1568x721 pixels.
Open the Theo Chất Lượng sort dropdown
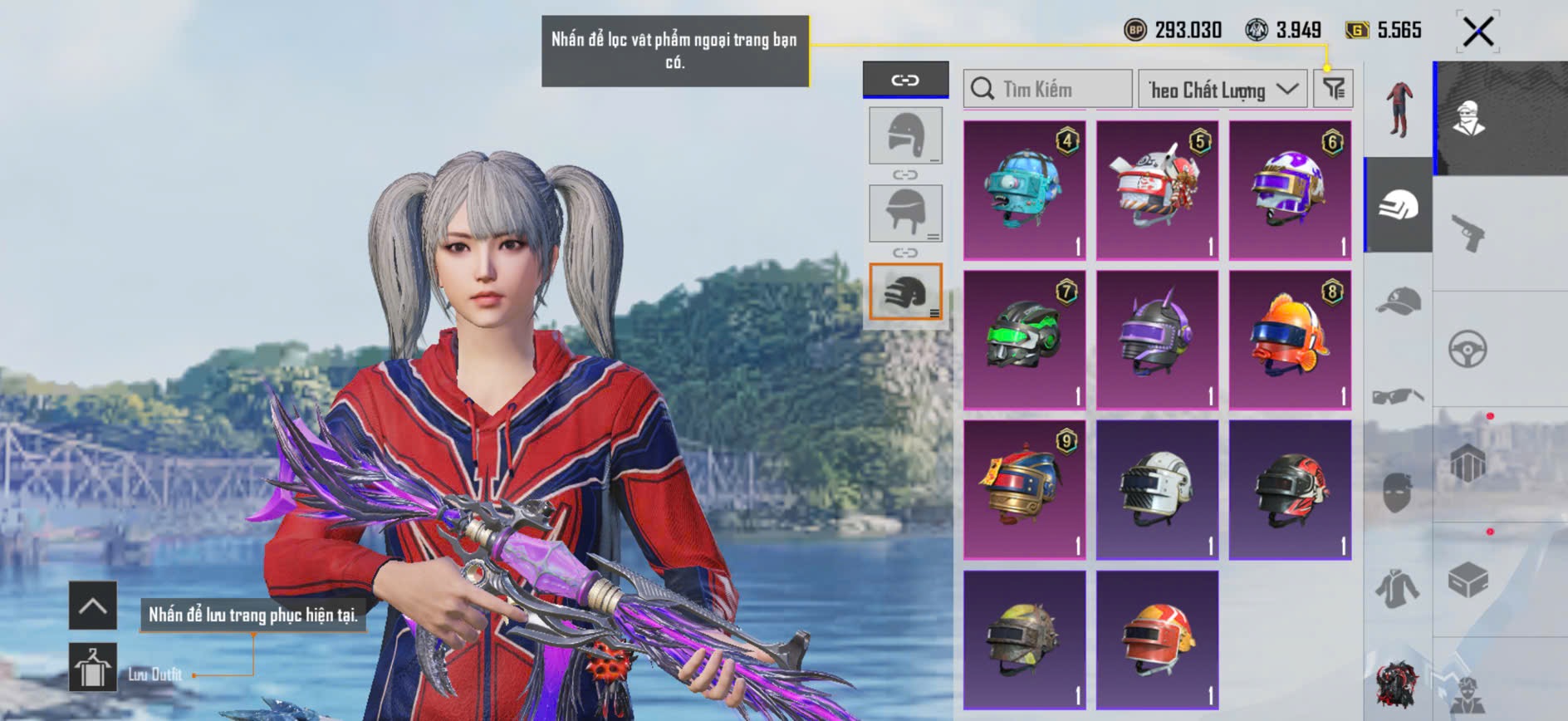click(1223, 89)
